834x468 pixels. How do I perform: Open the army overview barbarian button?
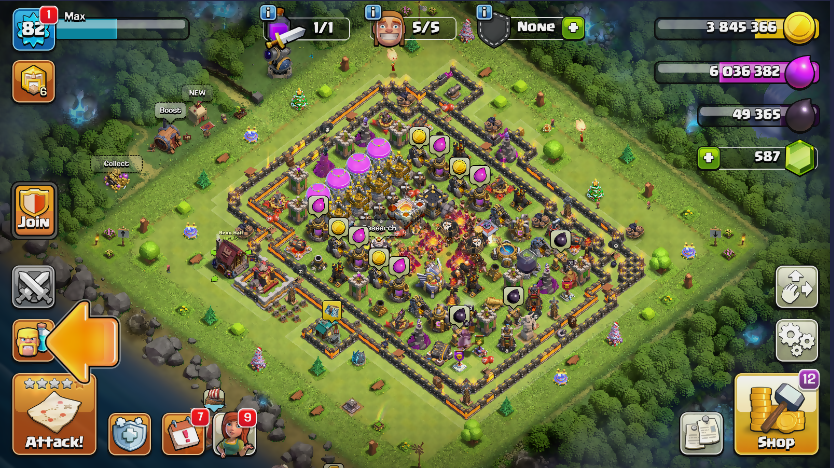tap(32, 340)
